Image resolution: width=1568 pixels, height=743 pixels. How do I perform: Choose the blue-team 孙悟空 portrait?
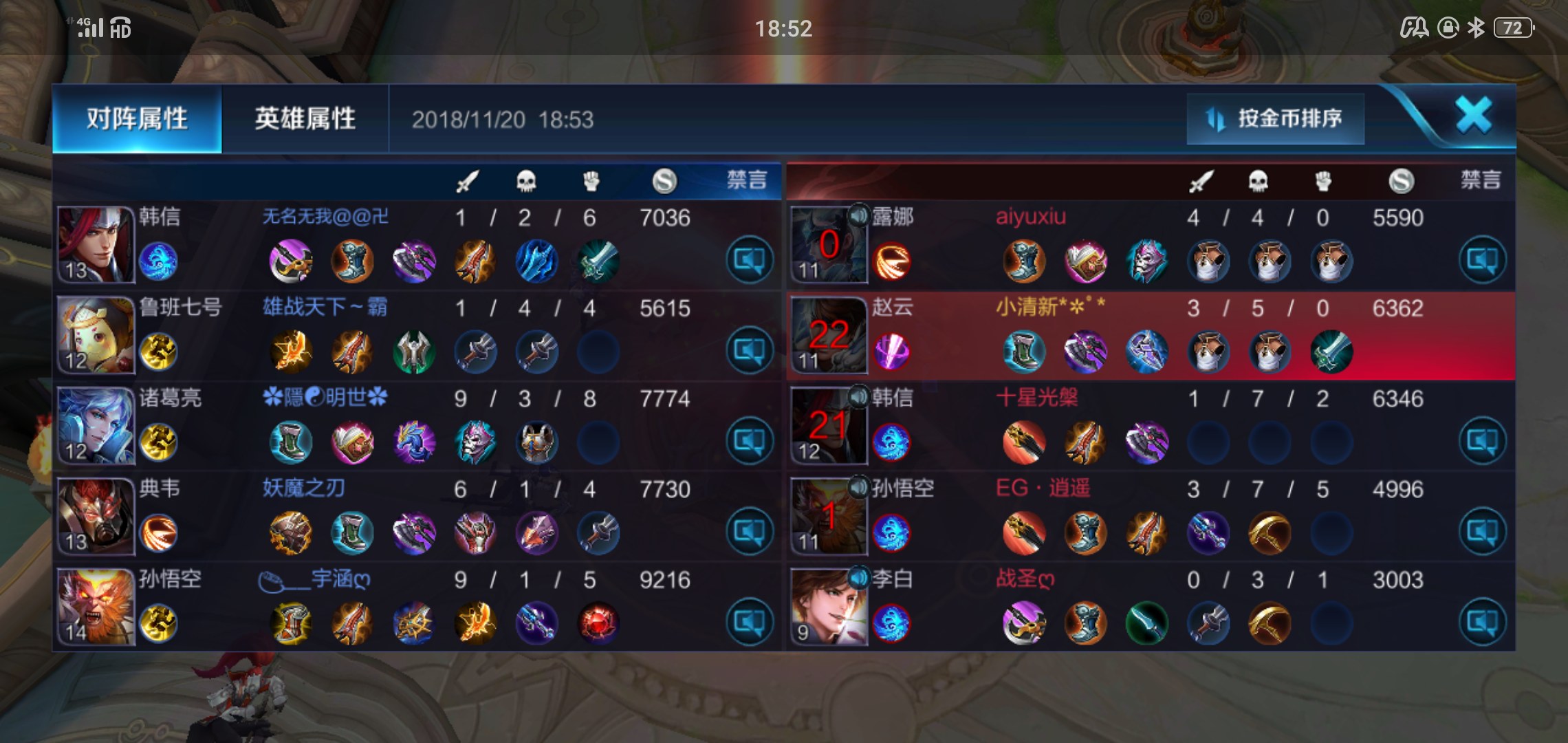[95, 607]
